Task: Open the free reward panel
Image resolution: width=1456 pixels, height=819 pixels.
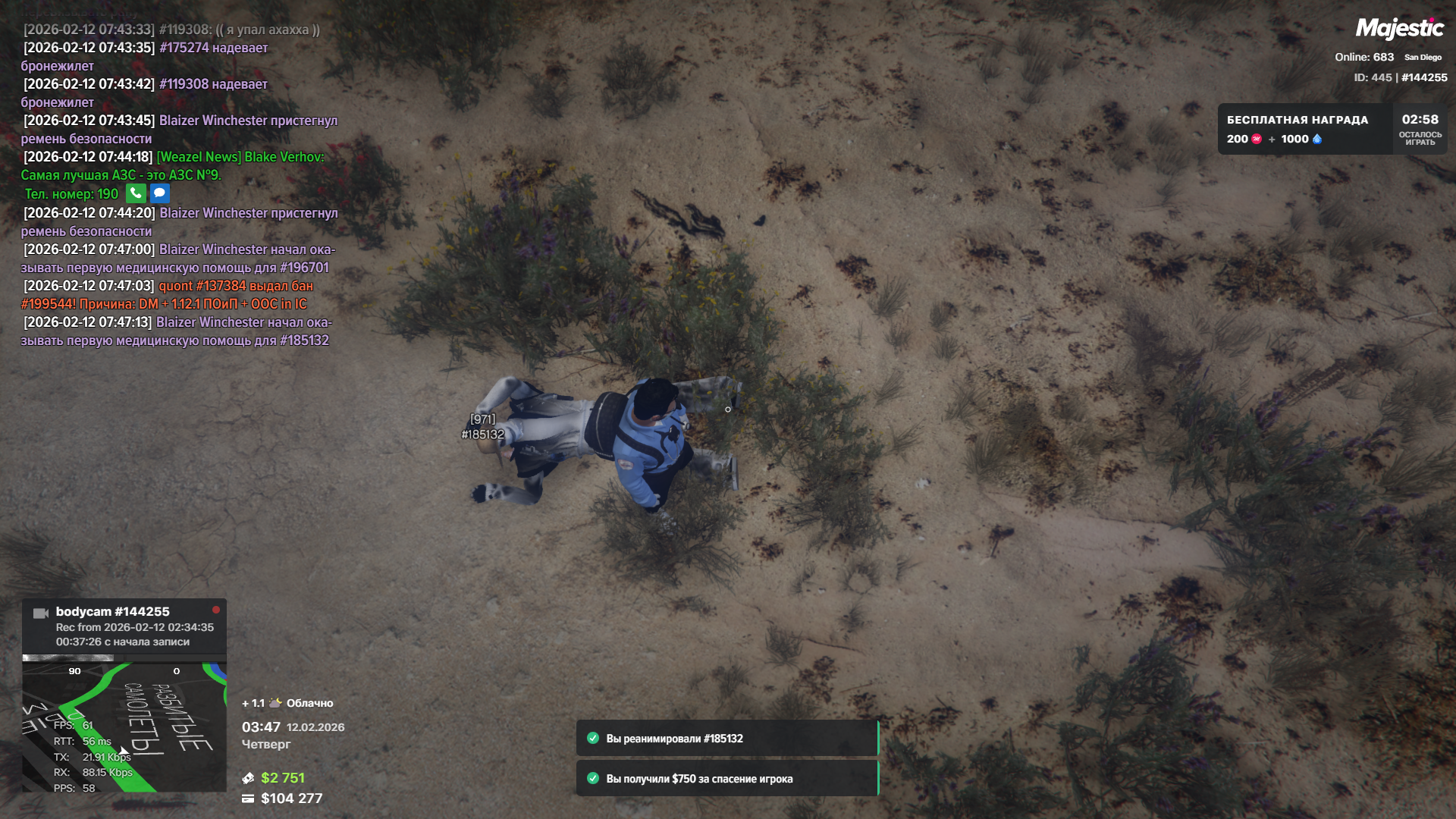Action: 1304,130
